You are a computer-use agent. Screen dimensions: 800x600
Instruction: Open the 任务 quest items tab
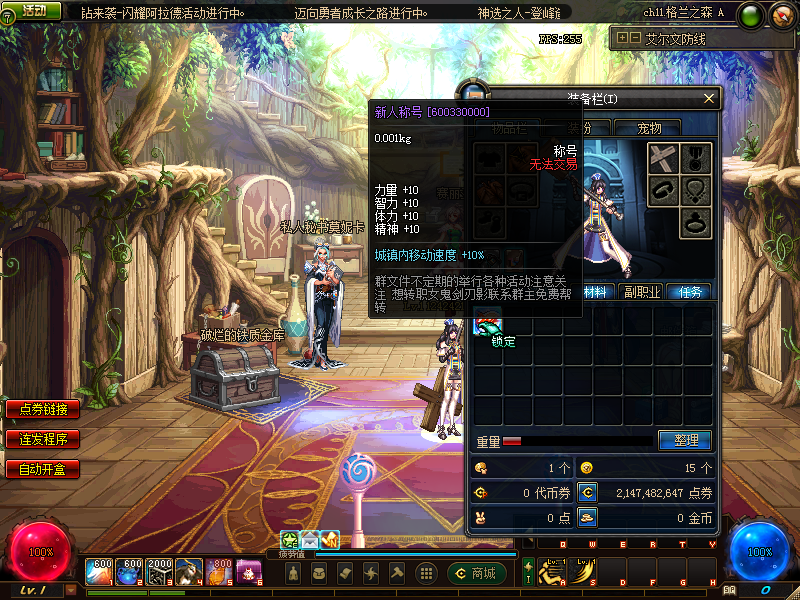tap(690, 292)
